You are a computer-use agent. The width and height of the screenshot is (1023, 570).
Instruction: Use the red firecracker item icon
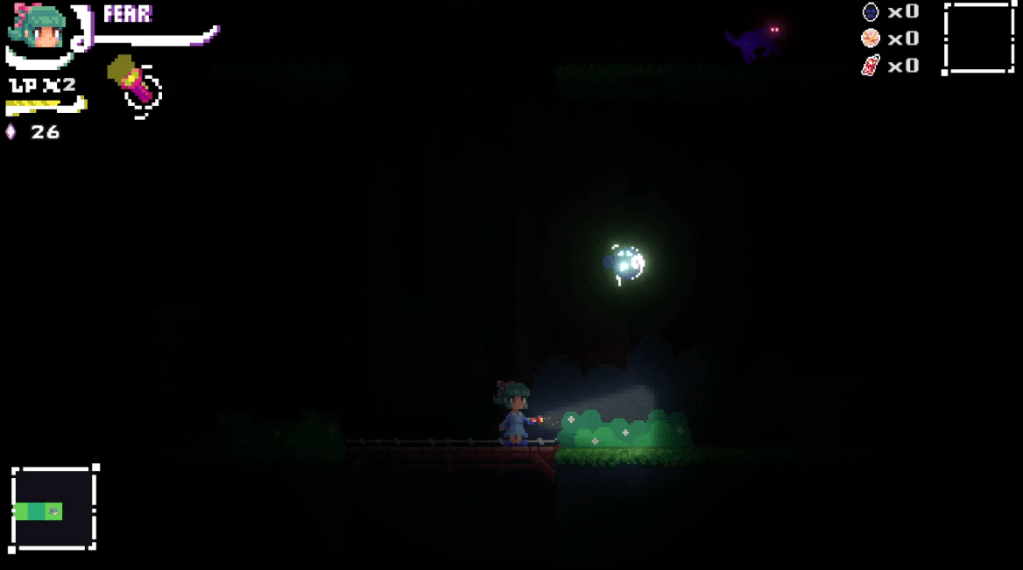(x=870, y=66)
